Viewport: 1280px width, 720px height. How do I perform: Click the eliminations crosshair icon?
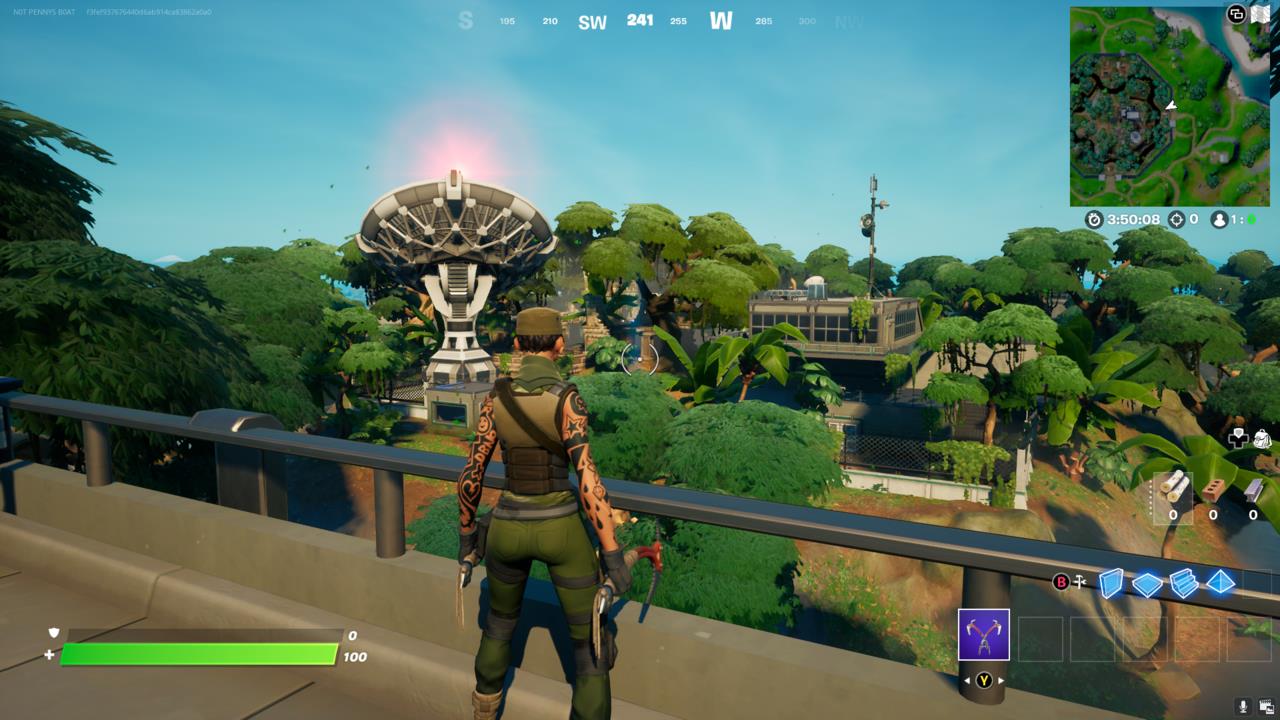(x=1177, y=220)
